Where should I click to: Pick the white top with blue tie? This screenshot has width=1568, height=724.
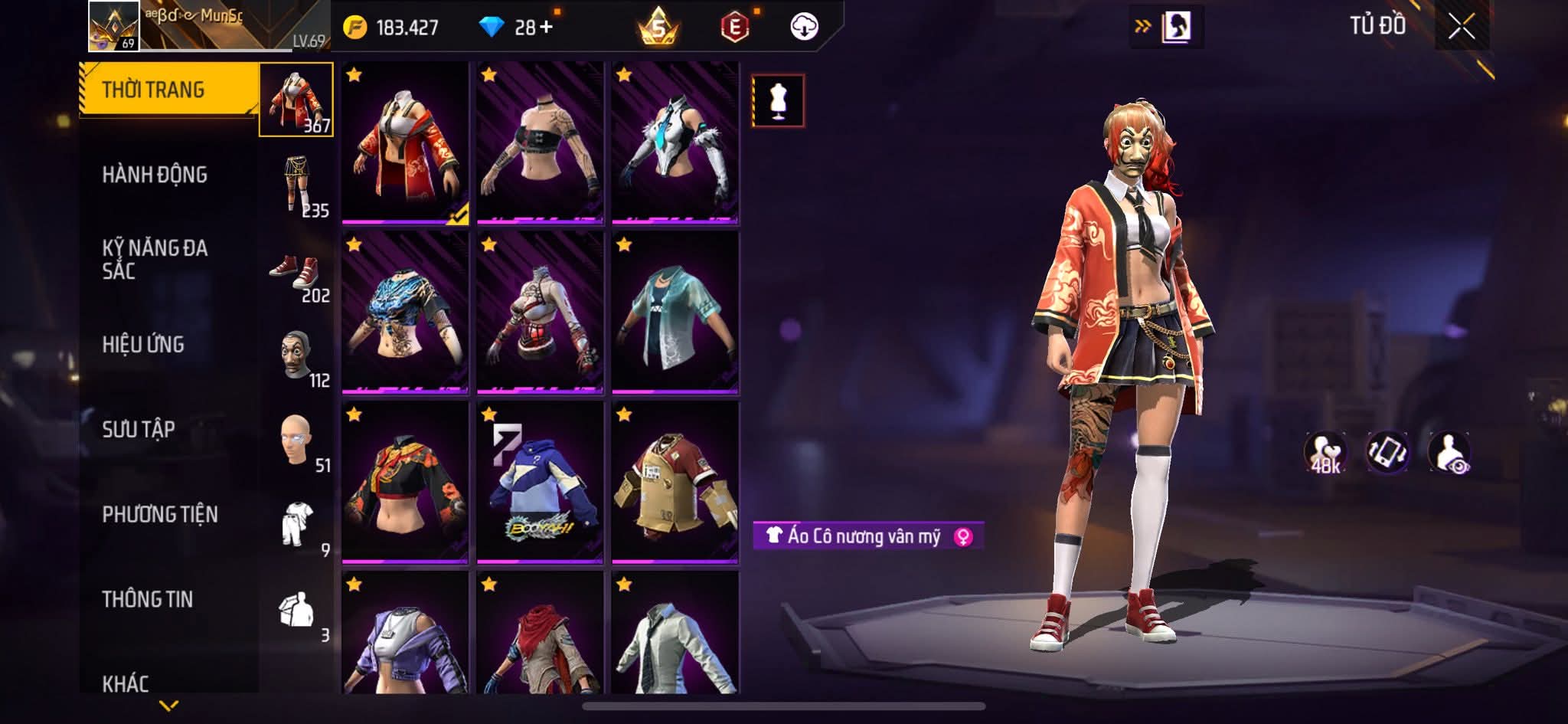(x=675, y=143)
